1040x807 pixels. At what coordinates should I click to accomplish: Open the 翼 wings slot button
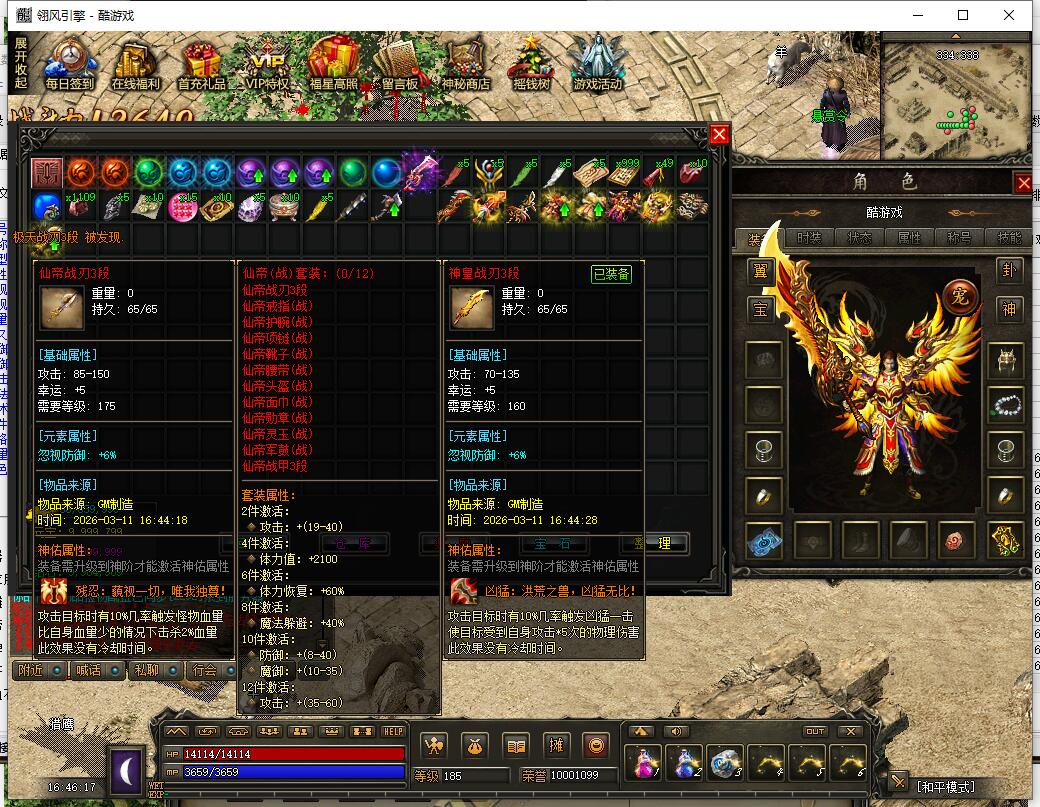click(x=761, y=271)
